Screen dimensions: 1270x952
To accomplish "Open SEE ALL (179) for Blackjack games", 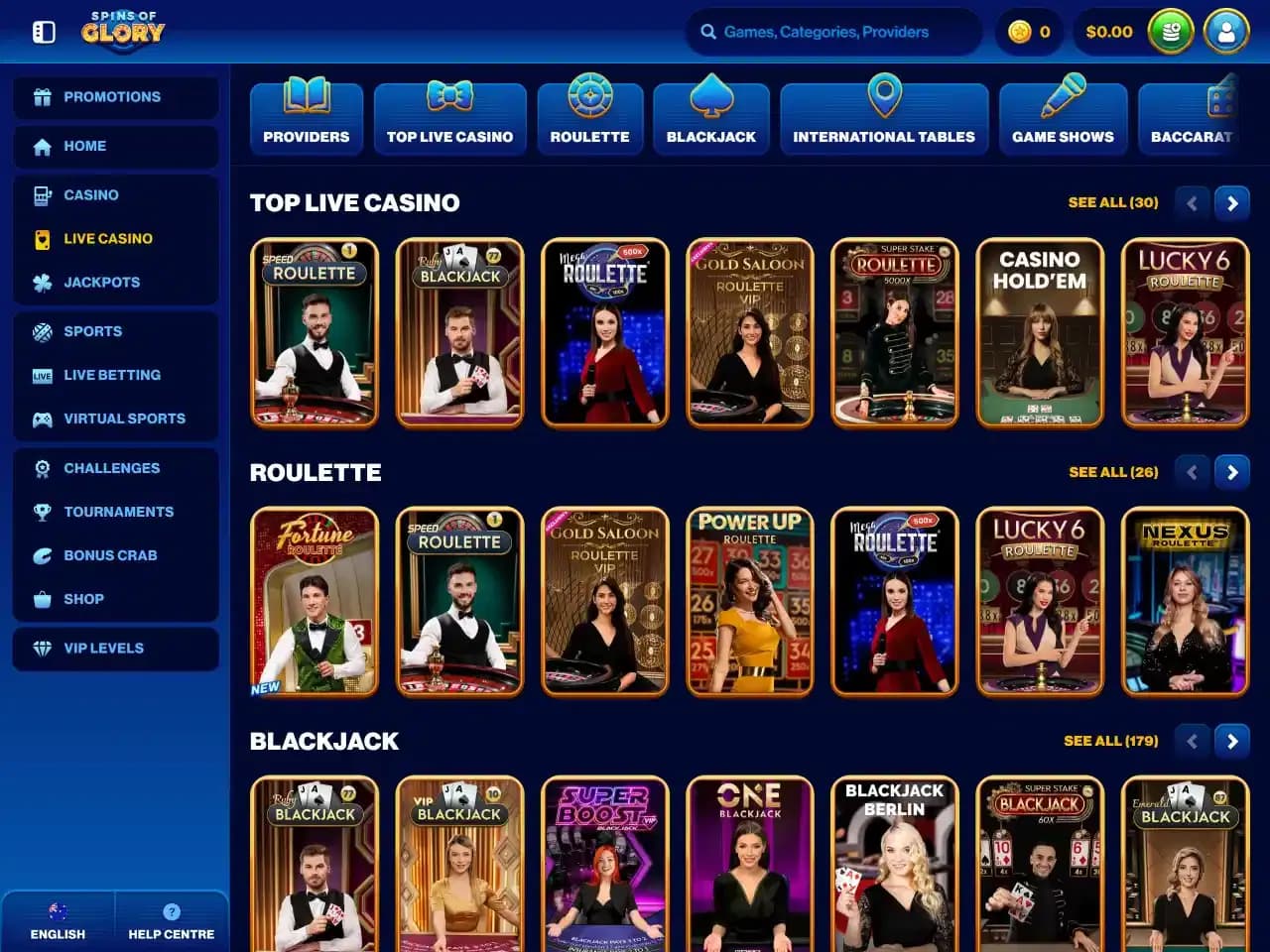I will coord(1111,741).
